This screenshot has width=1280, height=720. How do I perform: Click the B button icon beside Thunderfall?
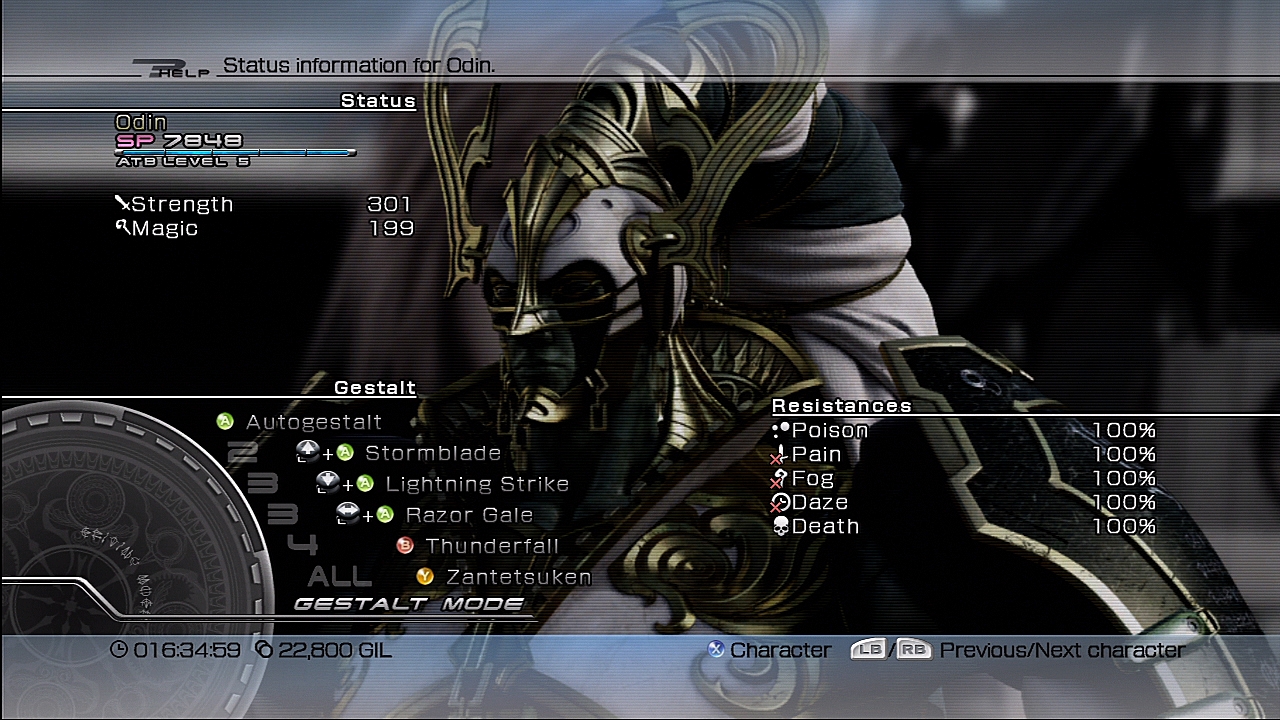[x=404, y=546]
